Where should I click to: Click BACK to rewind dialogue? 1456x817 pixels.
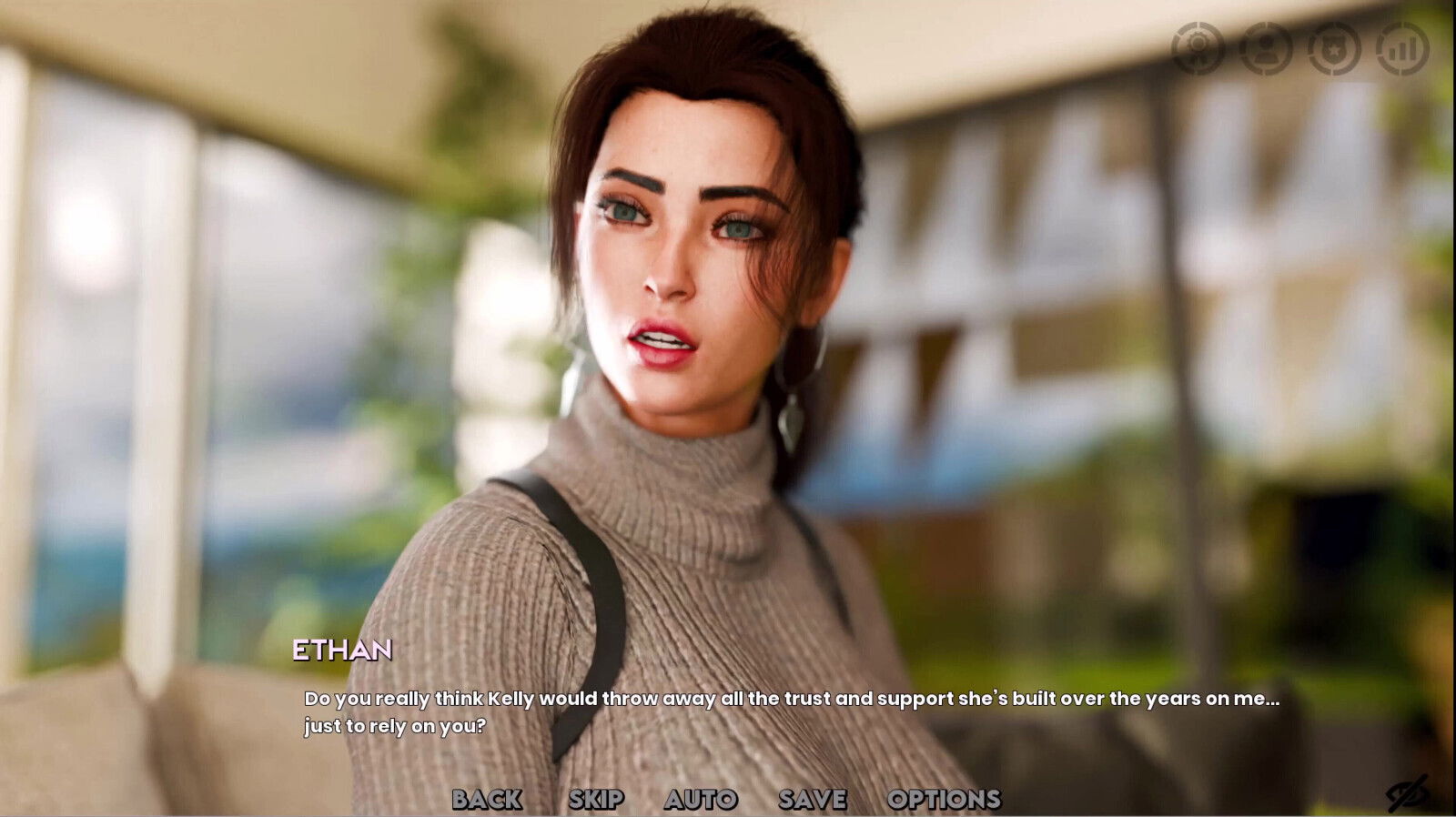[489, 800]
